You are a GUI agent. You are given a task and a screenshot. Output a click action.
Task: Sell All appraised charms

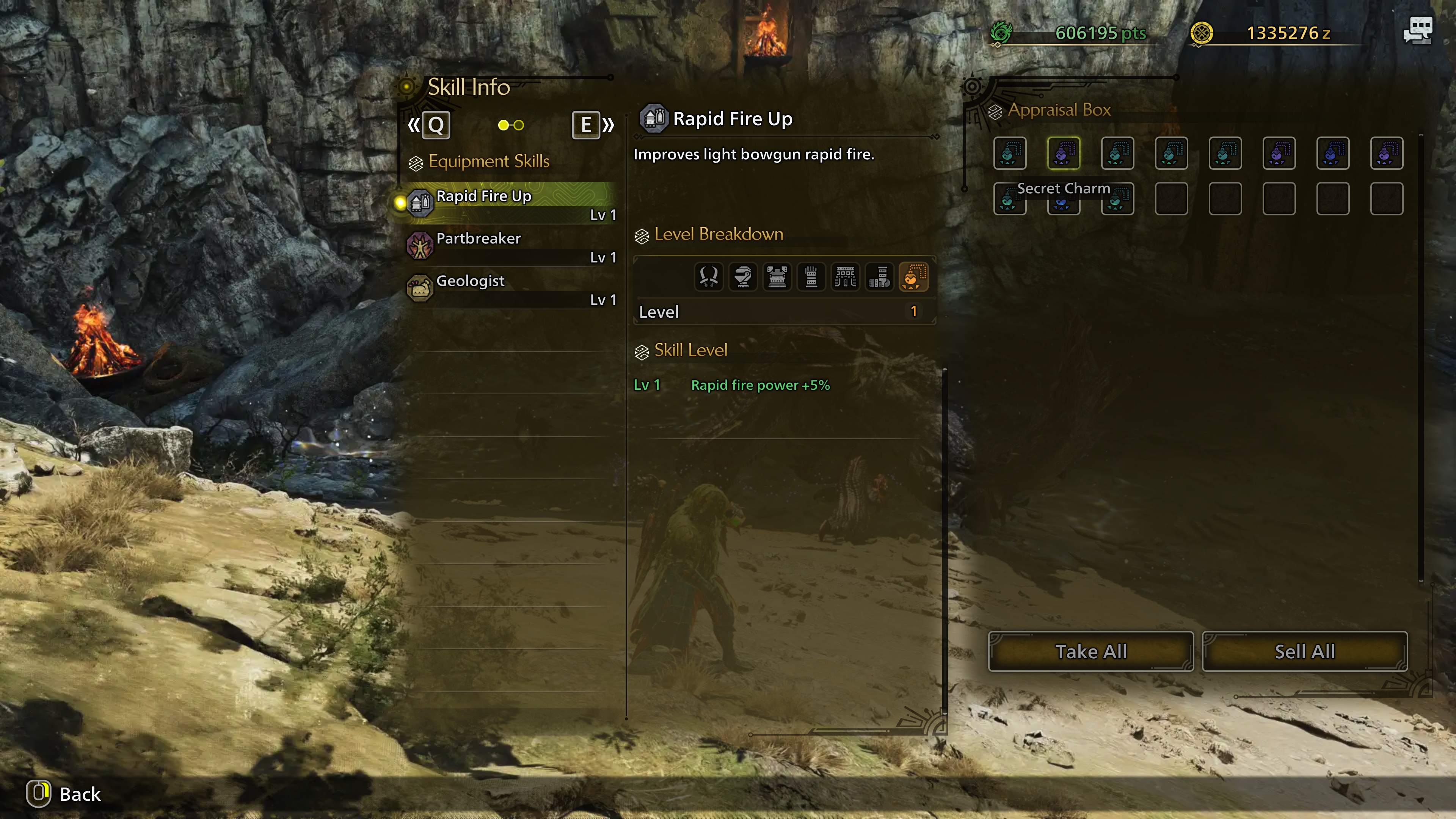click(1304, 652)
